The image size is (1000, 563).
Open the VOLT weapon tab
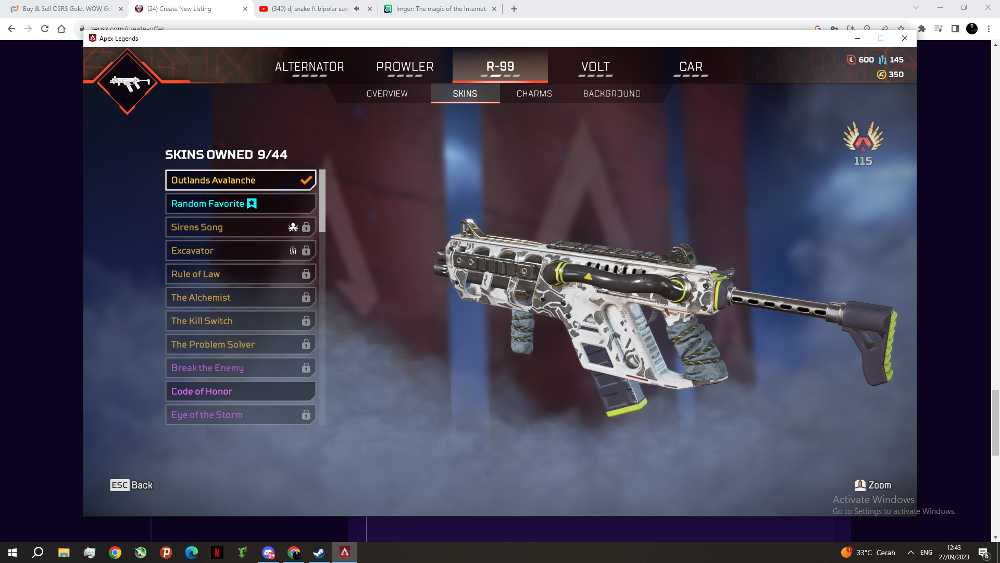(x=595, y=67)
